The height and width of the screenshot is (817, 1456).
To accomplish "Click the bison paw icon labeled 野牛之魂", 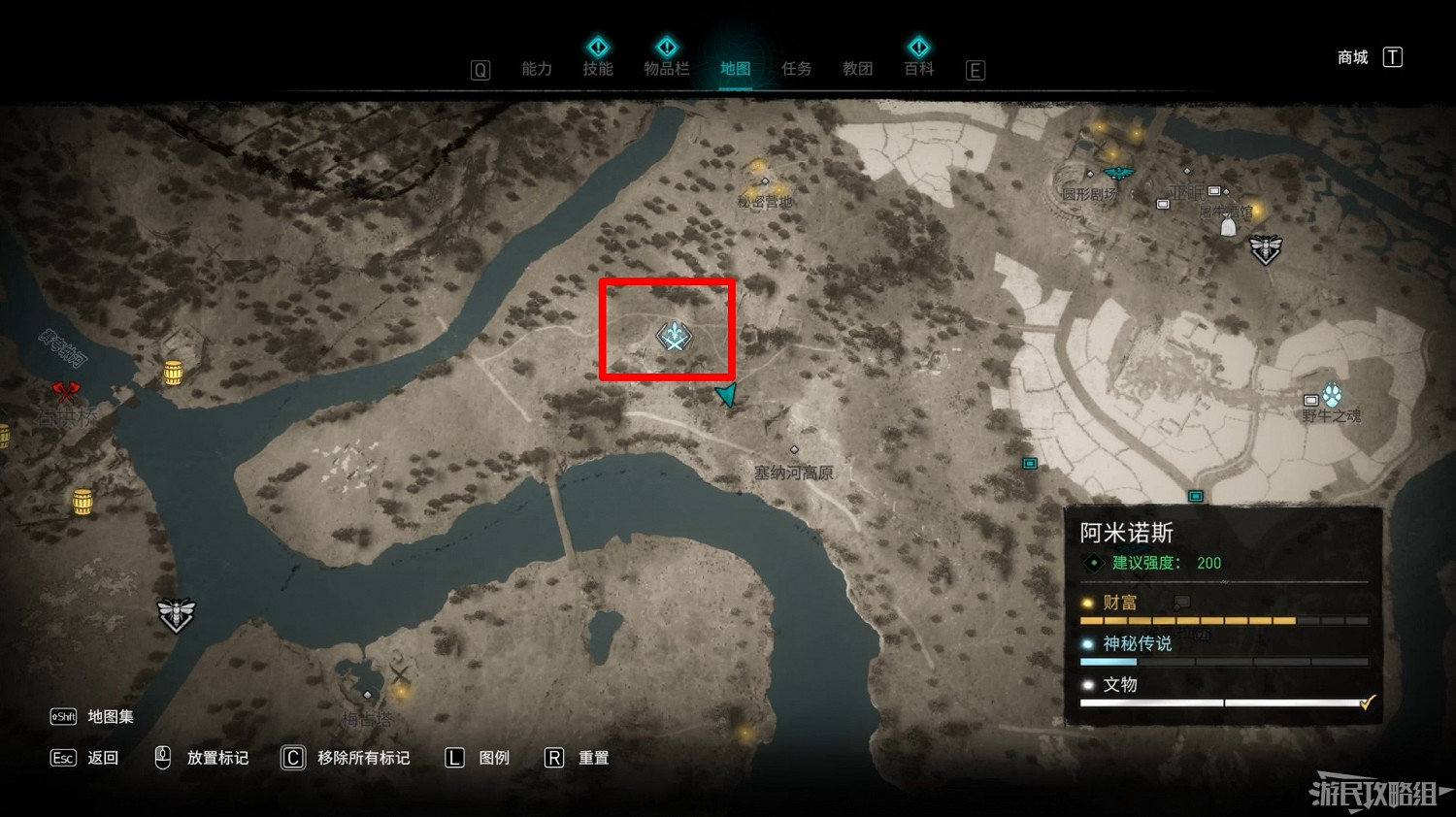I will pos(1334,393).
